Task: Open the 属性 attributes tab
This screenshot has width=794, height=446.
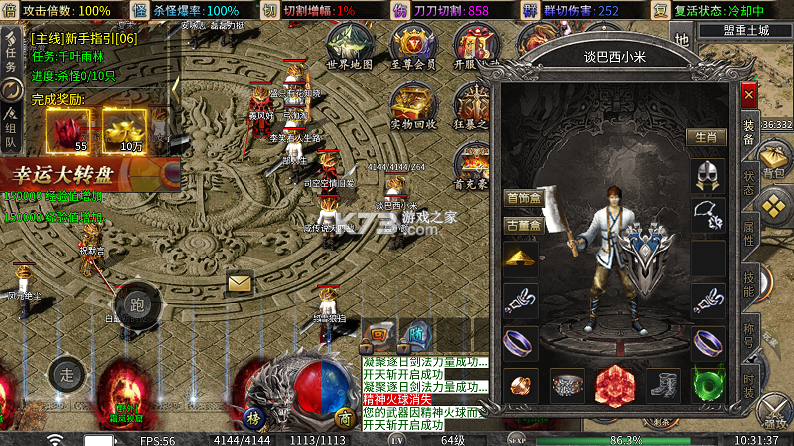Action: click(x=749, y=236)
